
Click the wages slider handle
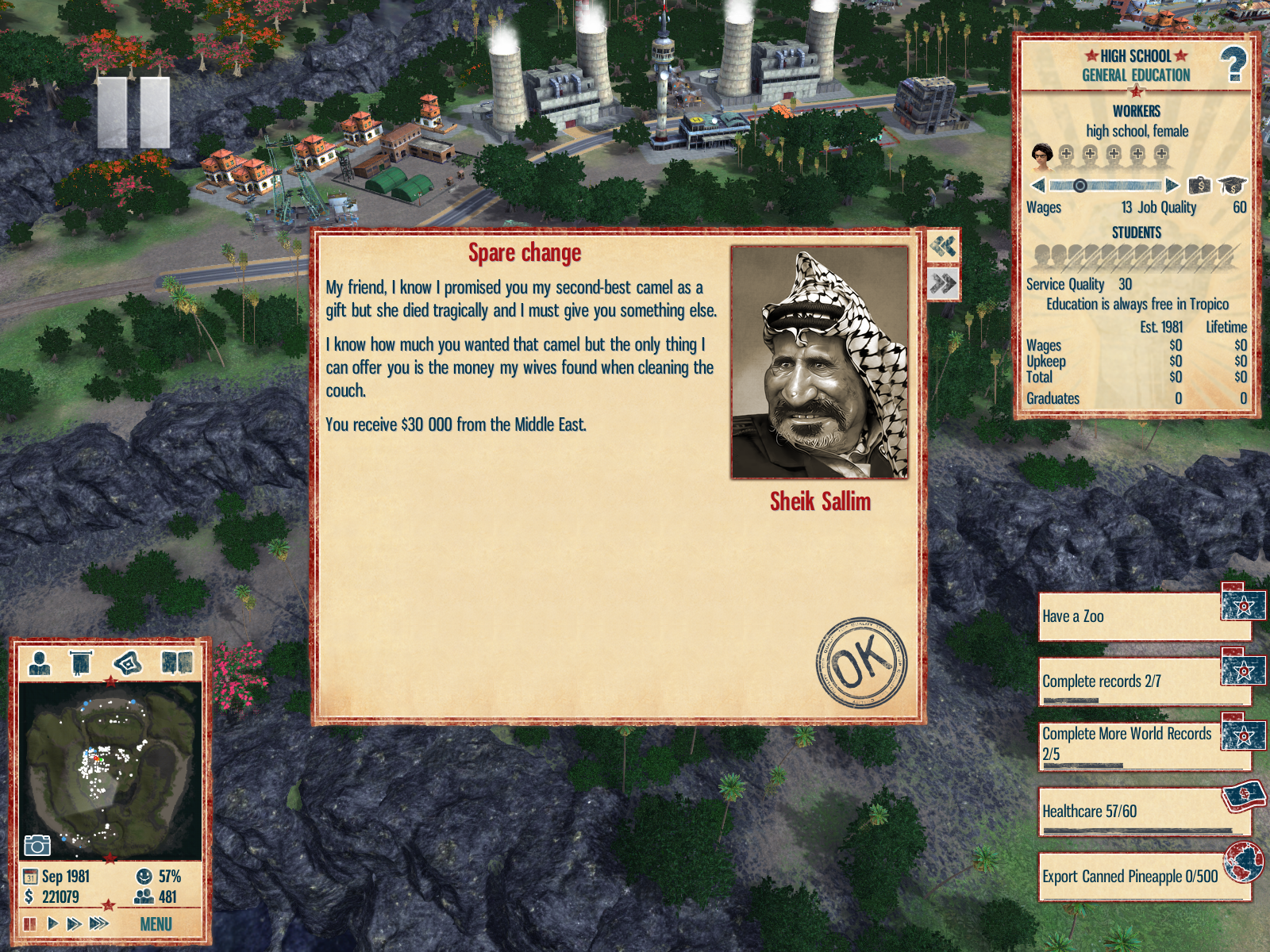[x=1079, y=186]
